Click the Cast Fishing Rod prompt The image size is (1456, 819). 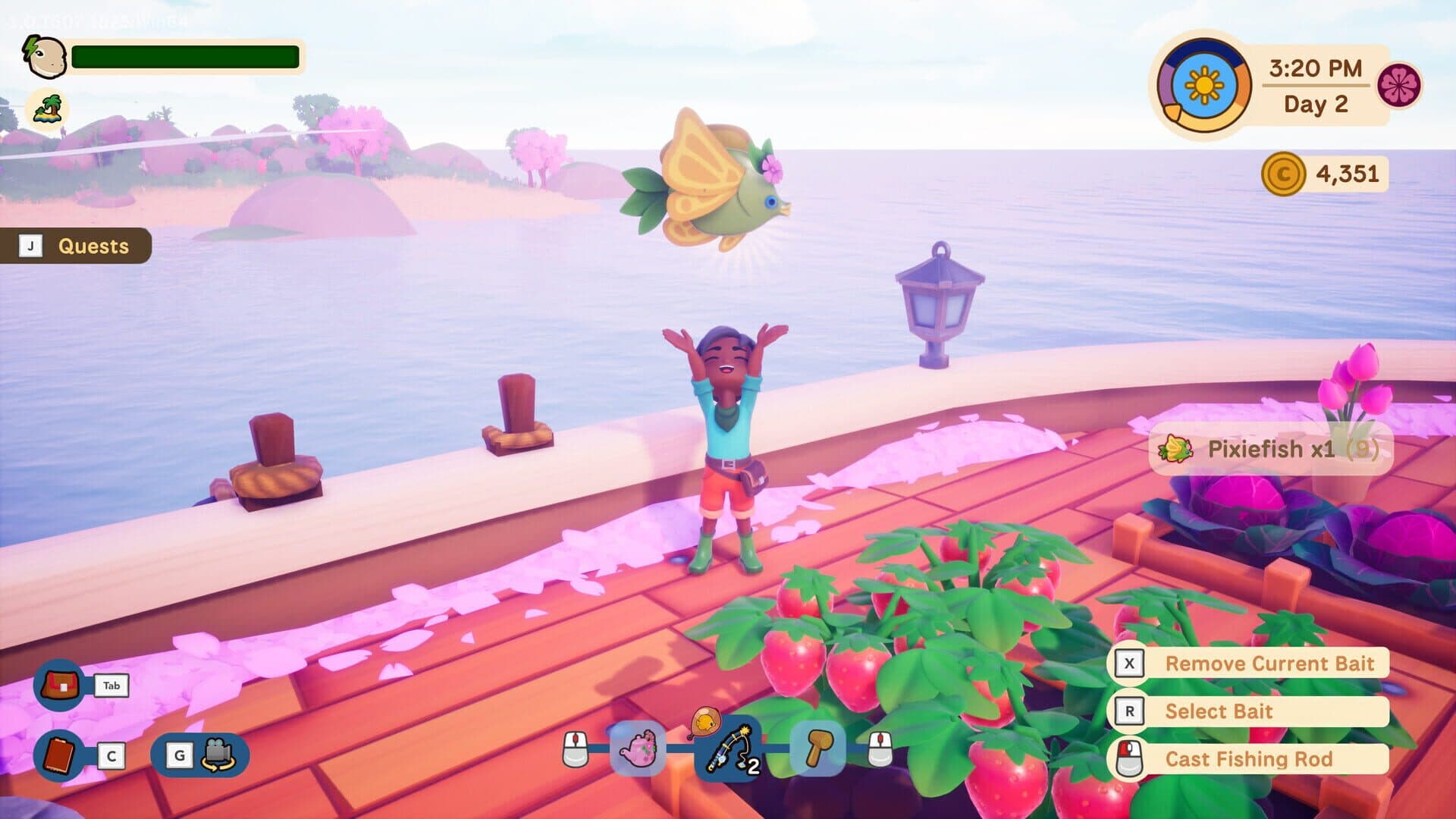coord(1251,759)
